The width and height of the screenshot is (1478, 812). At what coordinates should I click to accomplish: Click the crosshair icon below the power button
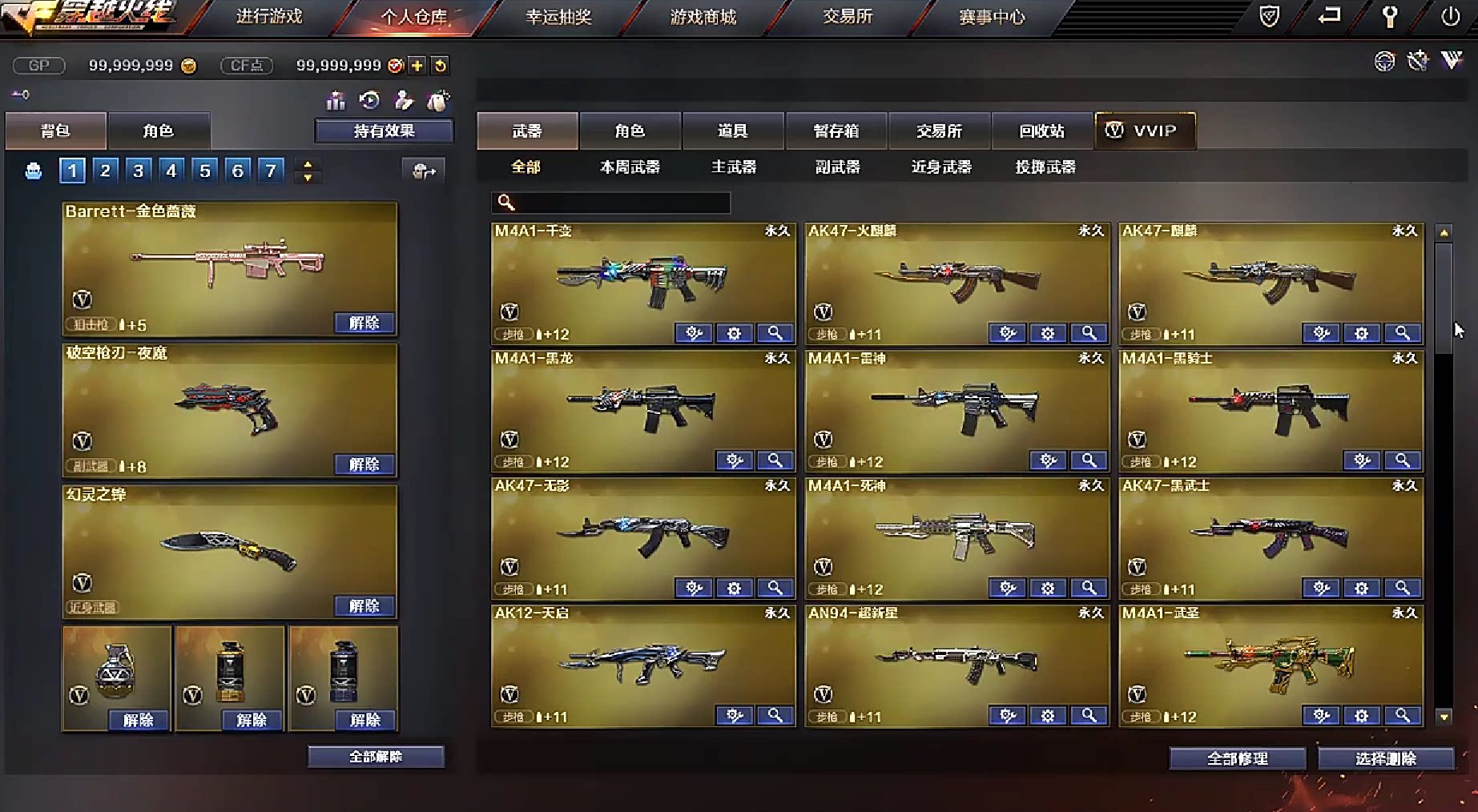point(1385,62)
